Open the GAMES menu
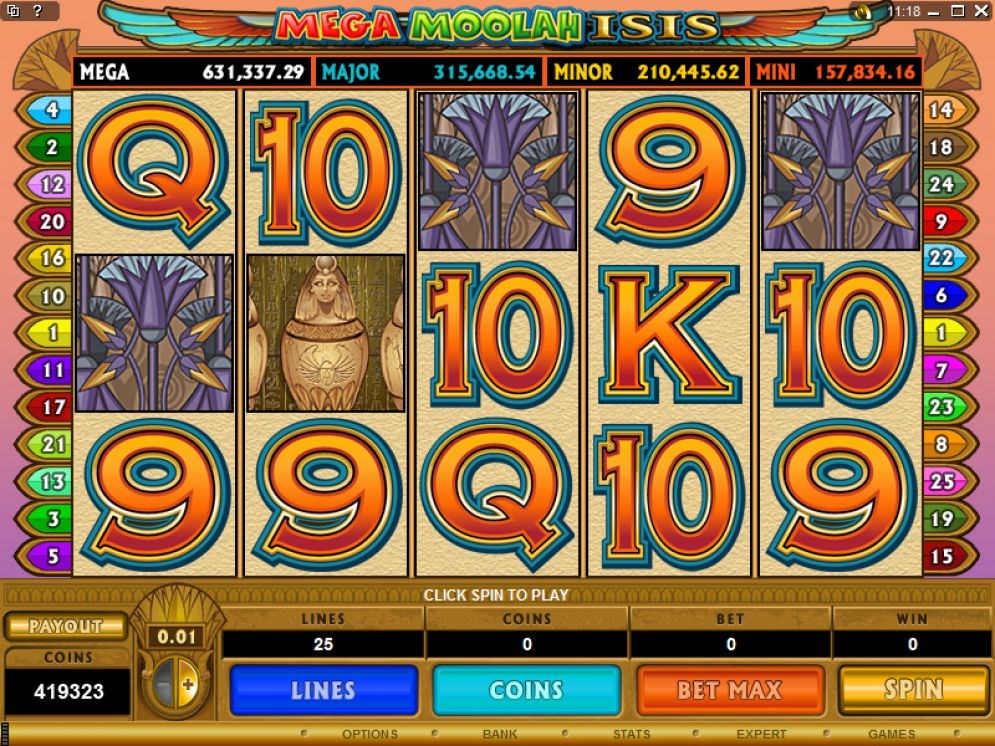 (x=891, y=734)
